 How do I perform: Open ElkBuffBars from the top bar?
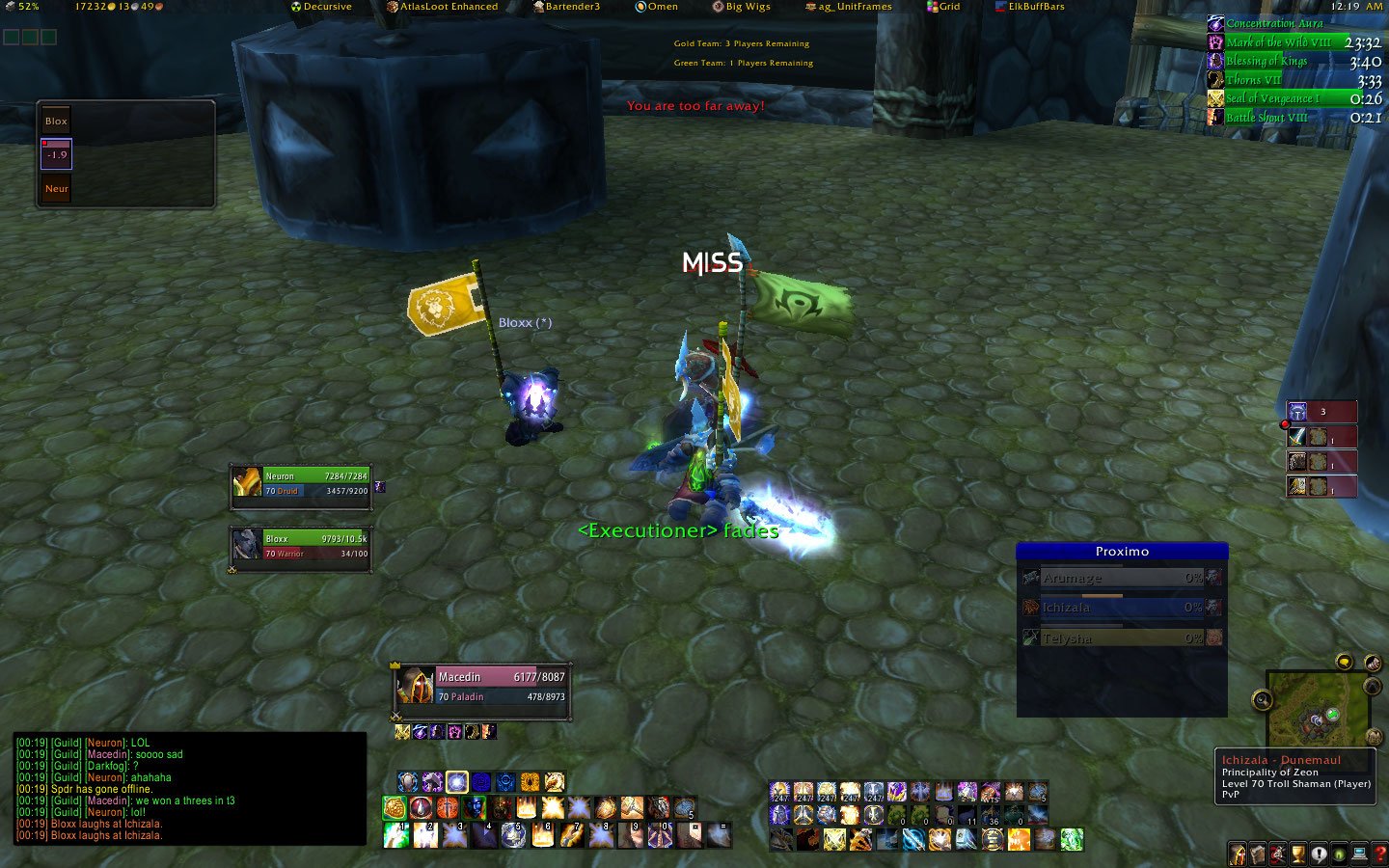[x=1030, y=7]
